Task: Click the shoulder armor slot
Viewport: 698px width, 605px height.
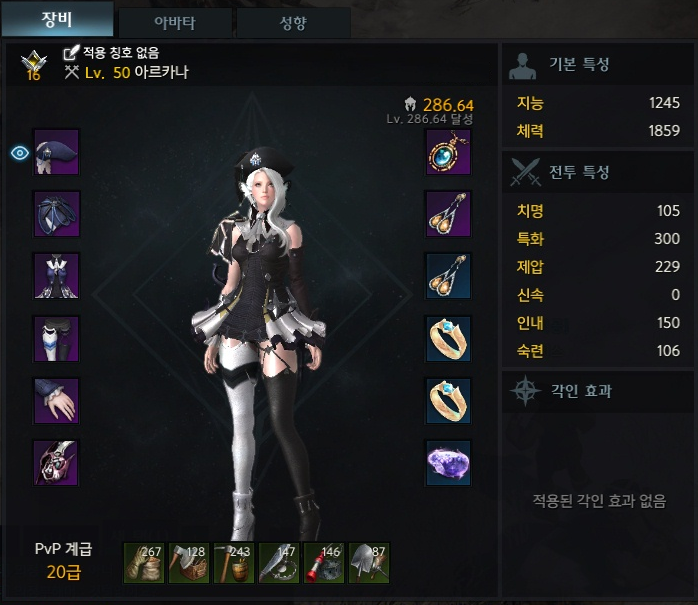Action: coord(56,214)
